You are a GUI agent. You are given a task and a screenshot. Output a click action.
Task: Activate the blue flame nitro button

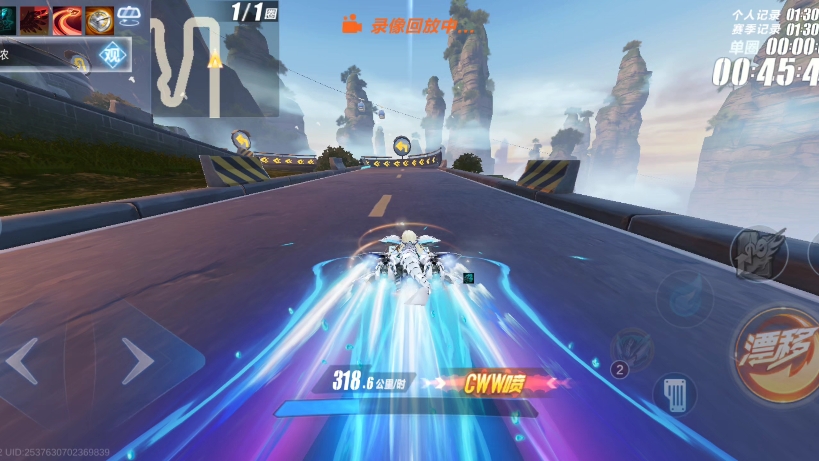[685, 299]
